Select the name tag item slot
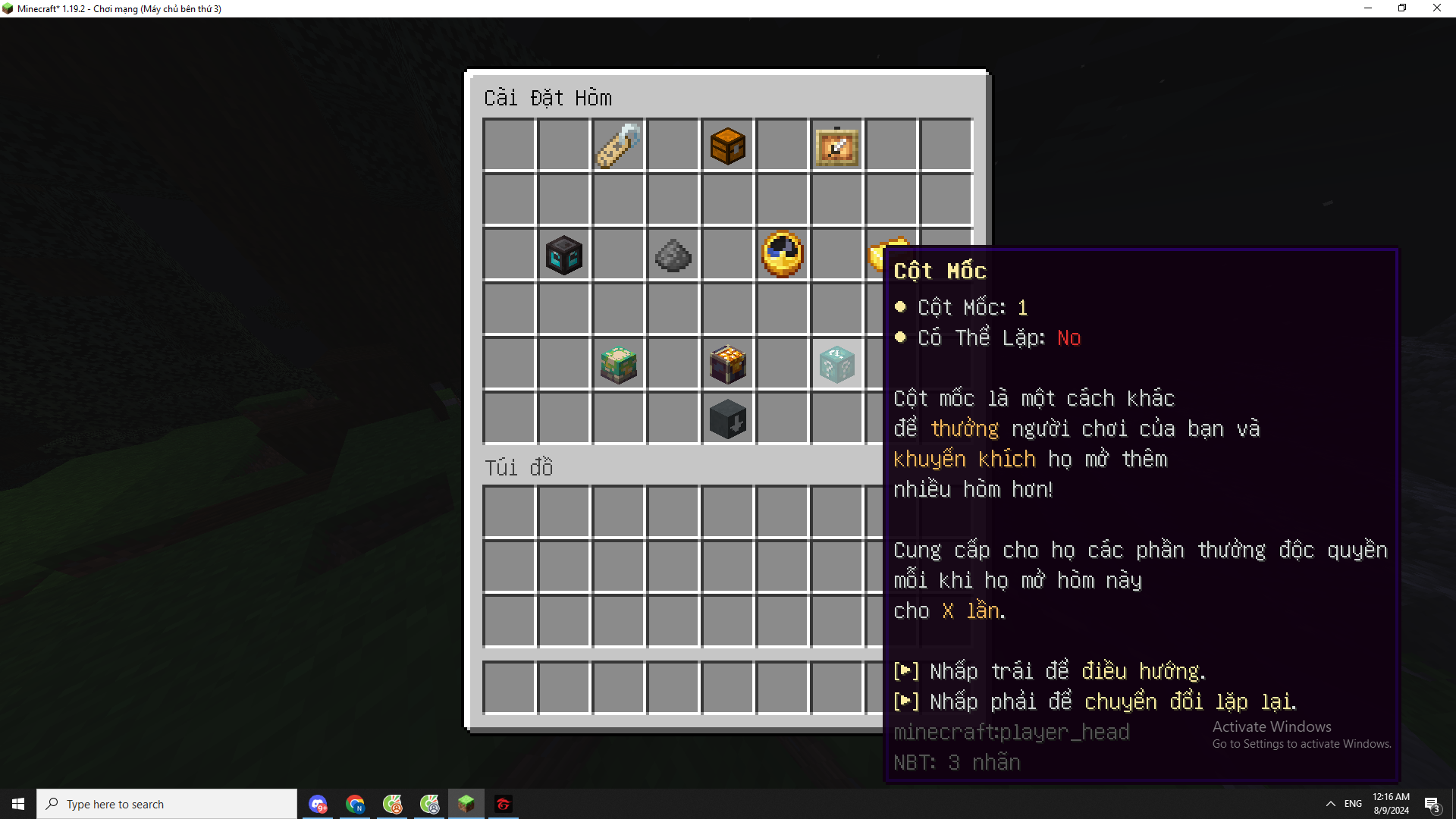The image size is (1456, 819). click(x=618, y=146)
